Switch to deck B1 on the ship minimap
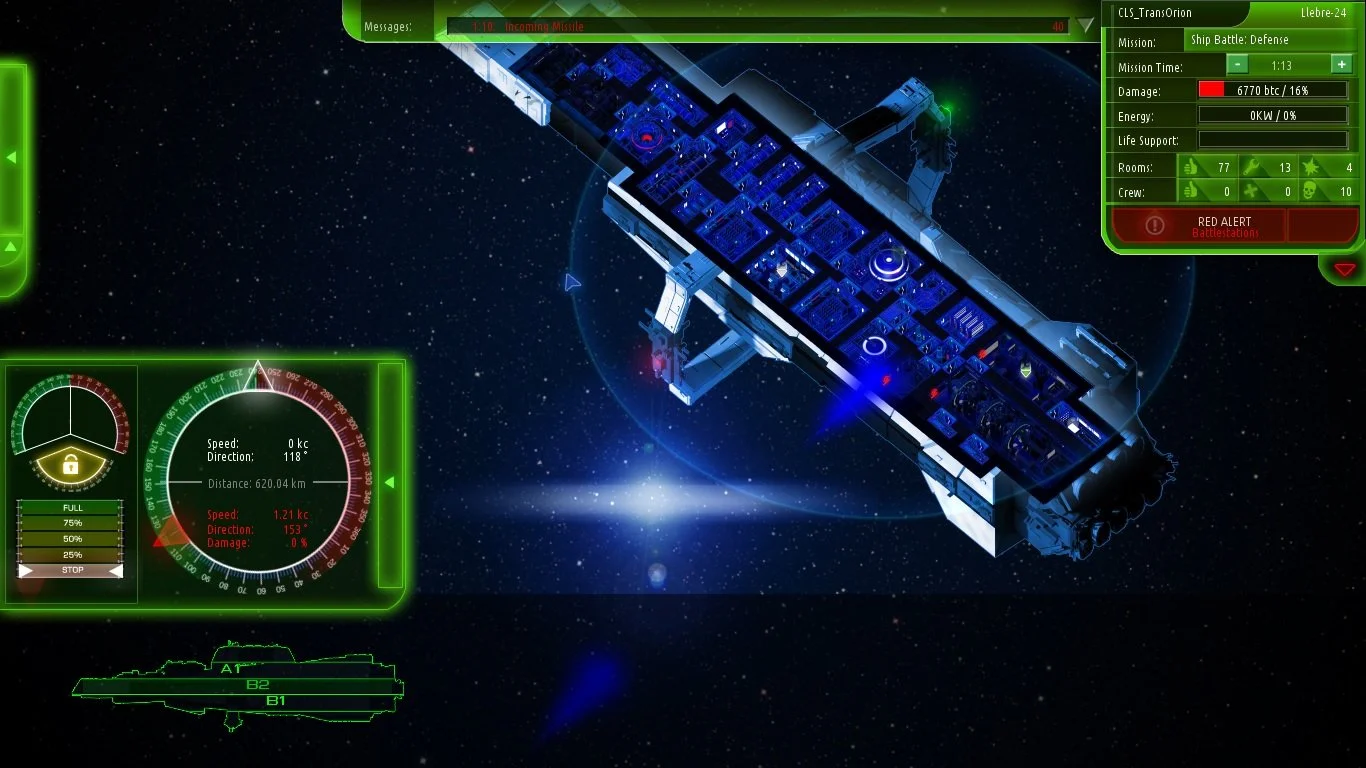The width and height of the screenshot is (1366, 768). click(x=275, y=700)
